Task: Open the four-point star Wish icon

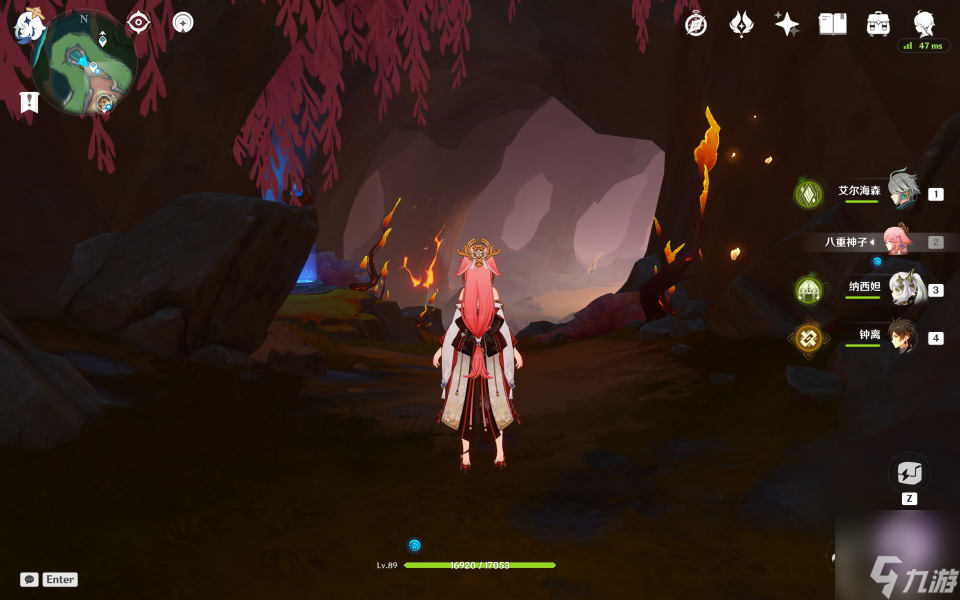Action: 787,24
